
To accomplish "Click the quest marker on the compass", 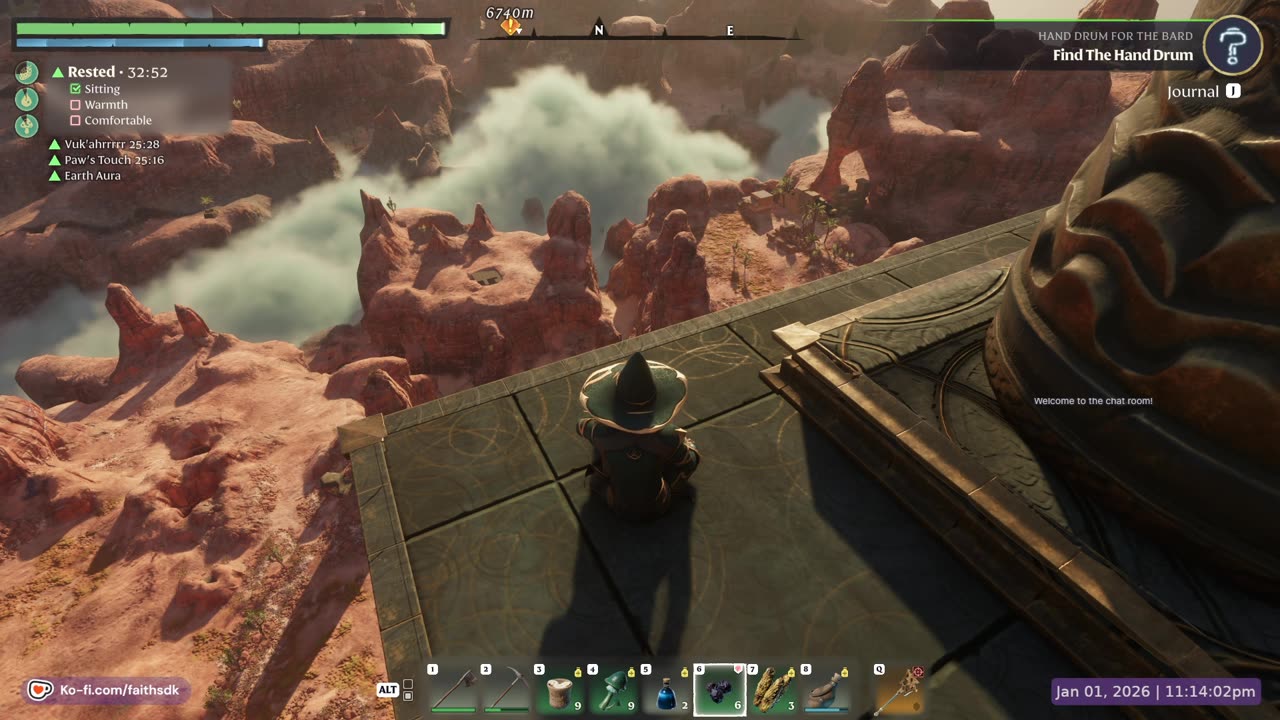I will pyautogui.click(x=511, y=27).
